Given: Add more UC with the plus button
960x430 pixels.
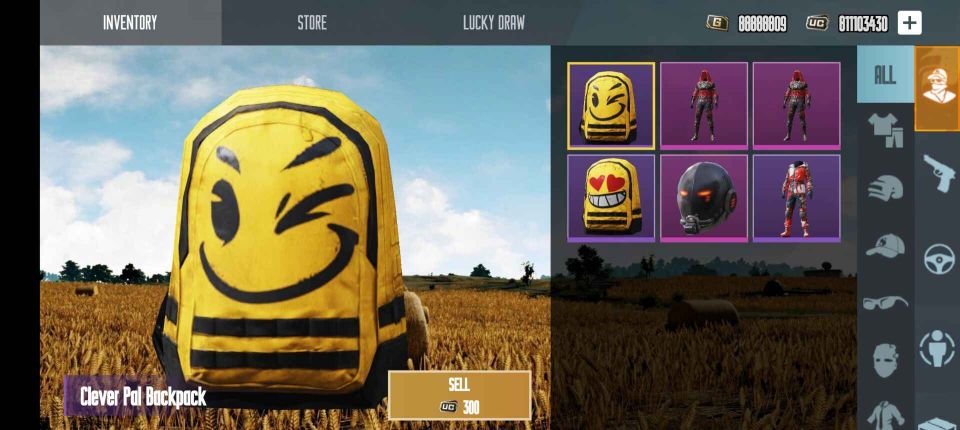Looking at the screenshot, I should click(x=909, y=23).
